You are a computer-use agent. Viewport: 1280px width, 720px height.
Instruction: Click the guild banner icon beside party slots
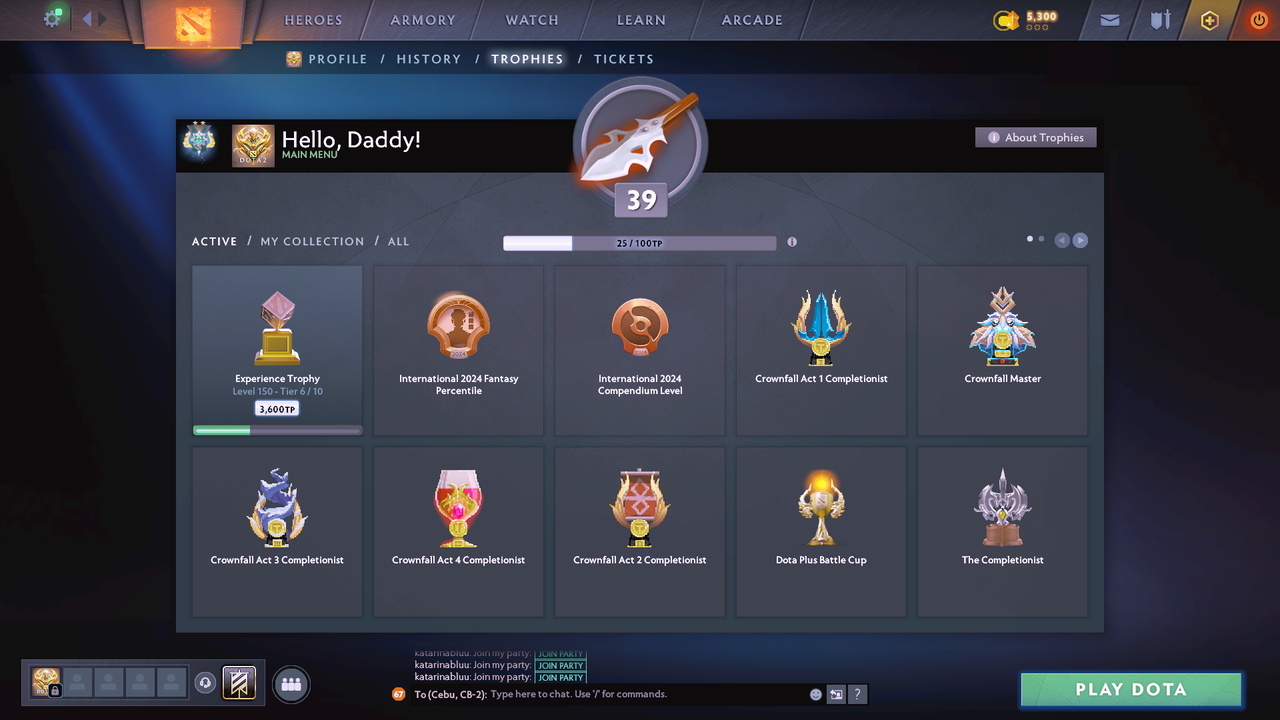[x=237, y=683]
